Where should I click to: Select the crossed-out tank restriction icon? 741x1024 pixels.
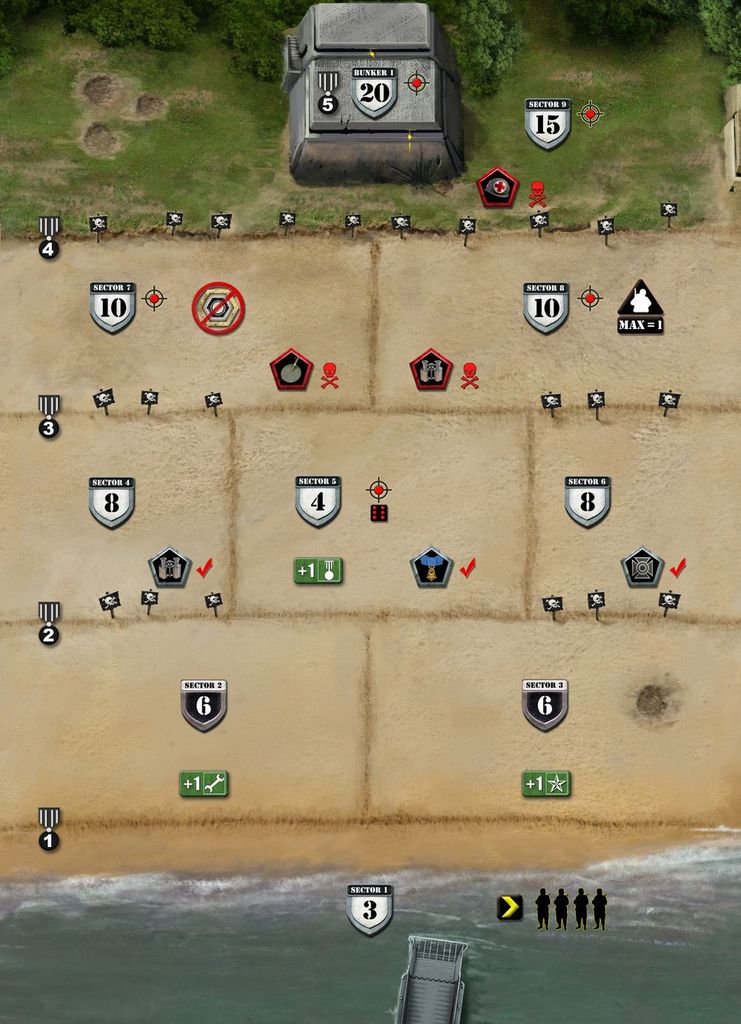(x=218, y=308)
